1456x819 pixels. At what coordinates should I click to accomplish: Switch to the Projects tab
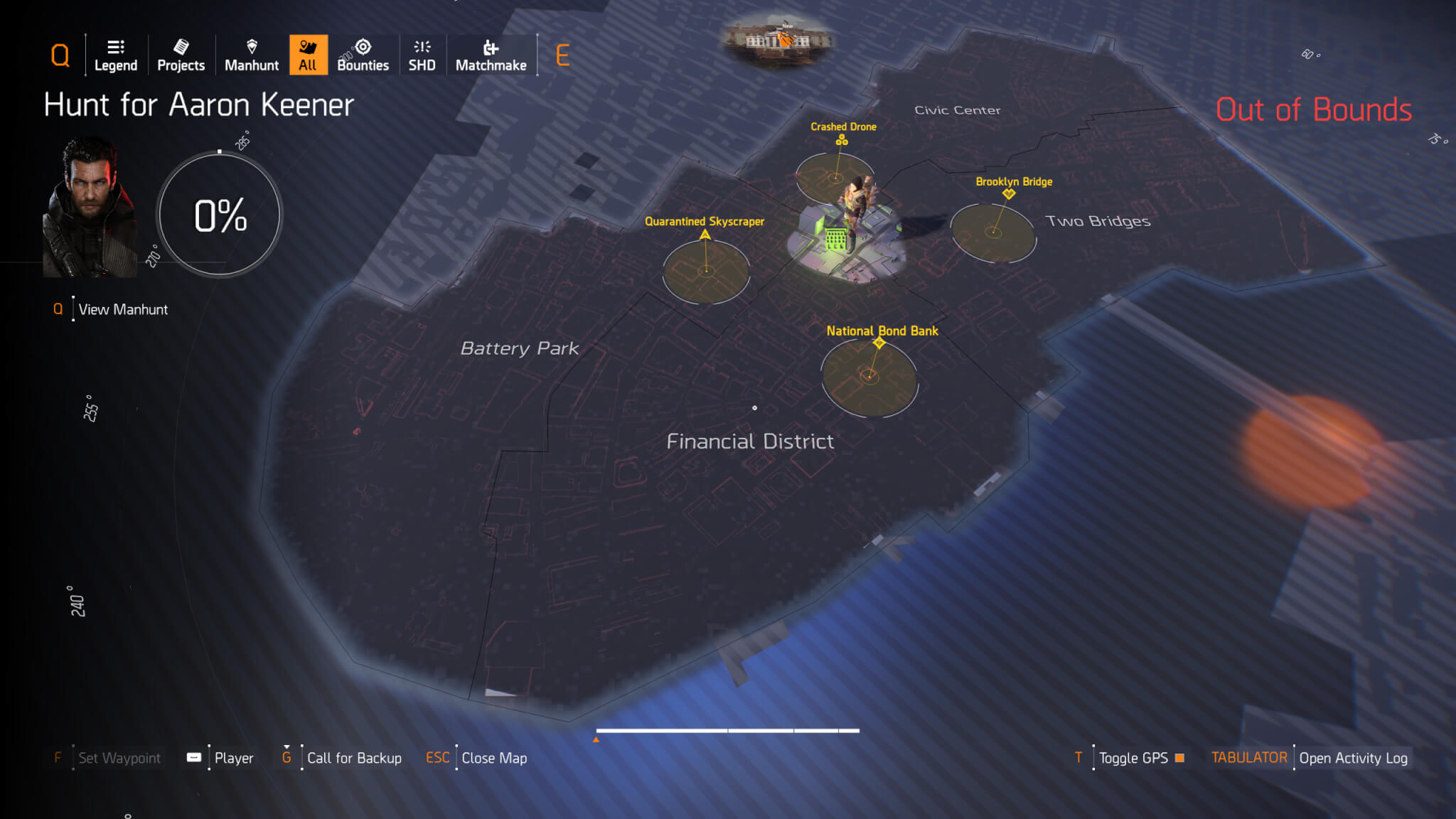(x=181, y=55)
